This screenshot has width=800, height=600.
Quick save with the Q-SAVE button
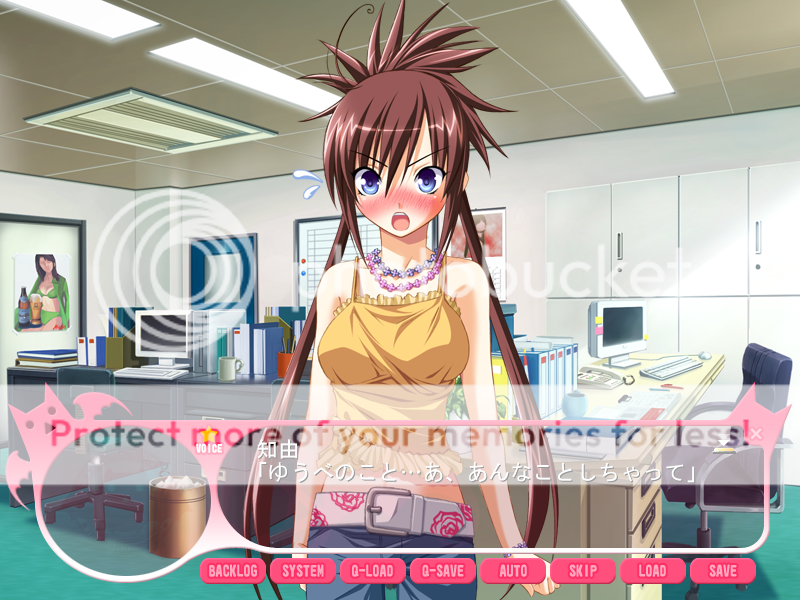pyautogui.click(x=443, y=571)
